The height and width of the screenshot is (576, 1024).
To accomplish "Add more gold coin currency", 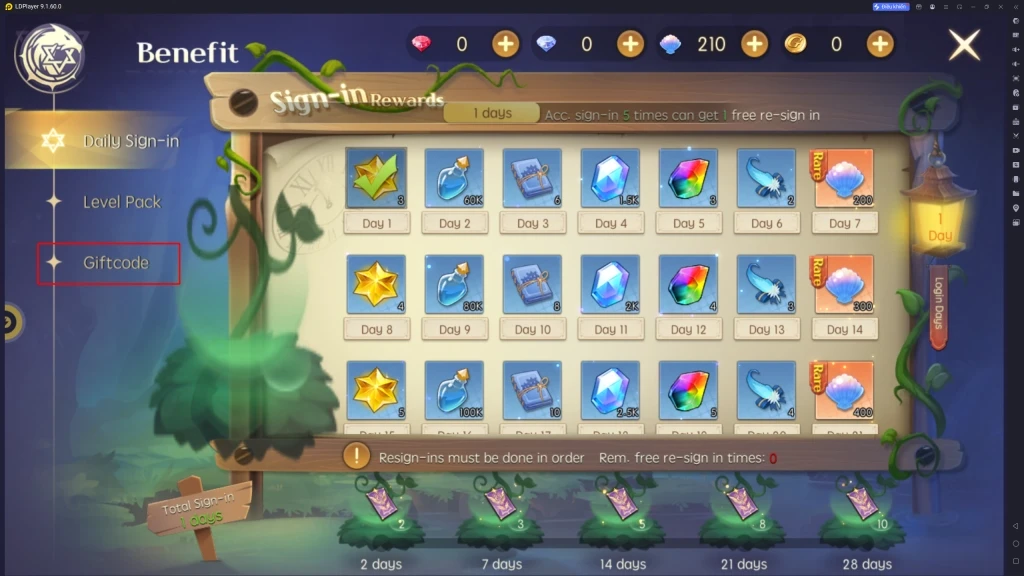I will click(x=879, y=44).
